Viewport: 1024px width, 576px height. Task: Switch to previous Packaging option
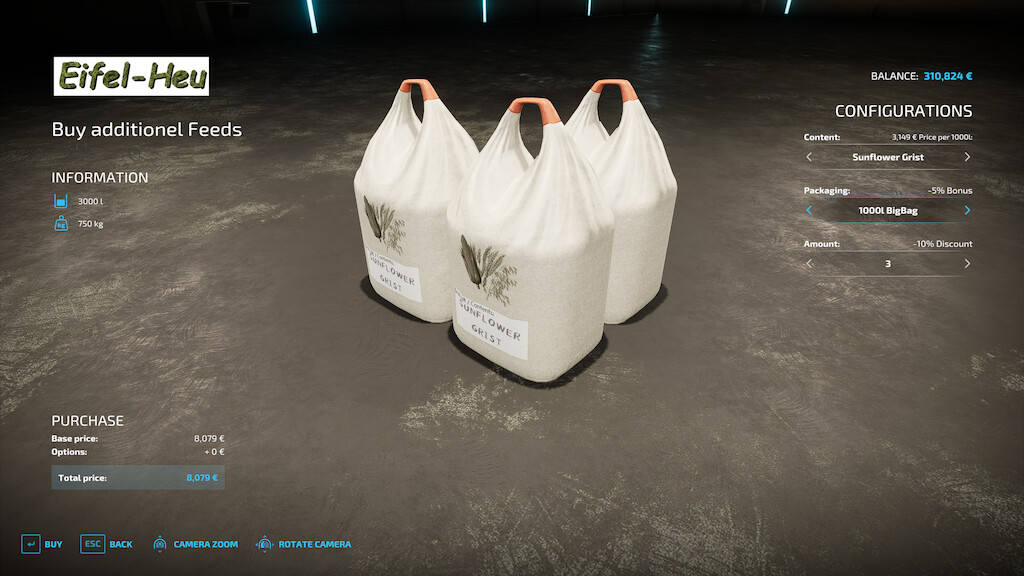coord(809,210)
